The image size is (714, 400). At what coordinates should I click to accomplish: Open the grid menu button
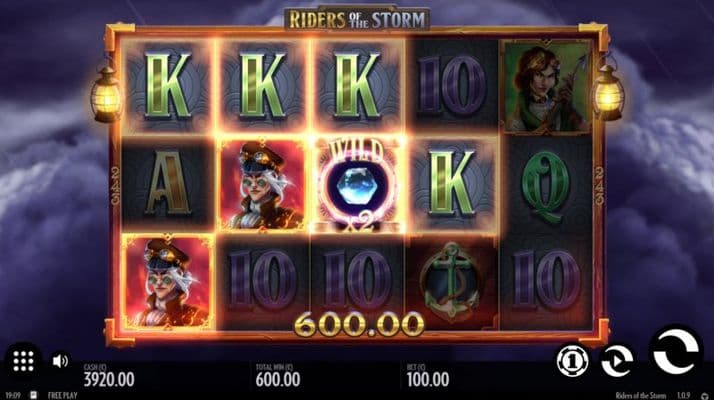pos(24,361)
